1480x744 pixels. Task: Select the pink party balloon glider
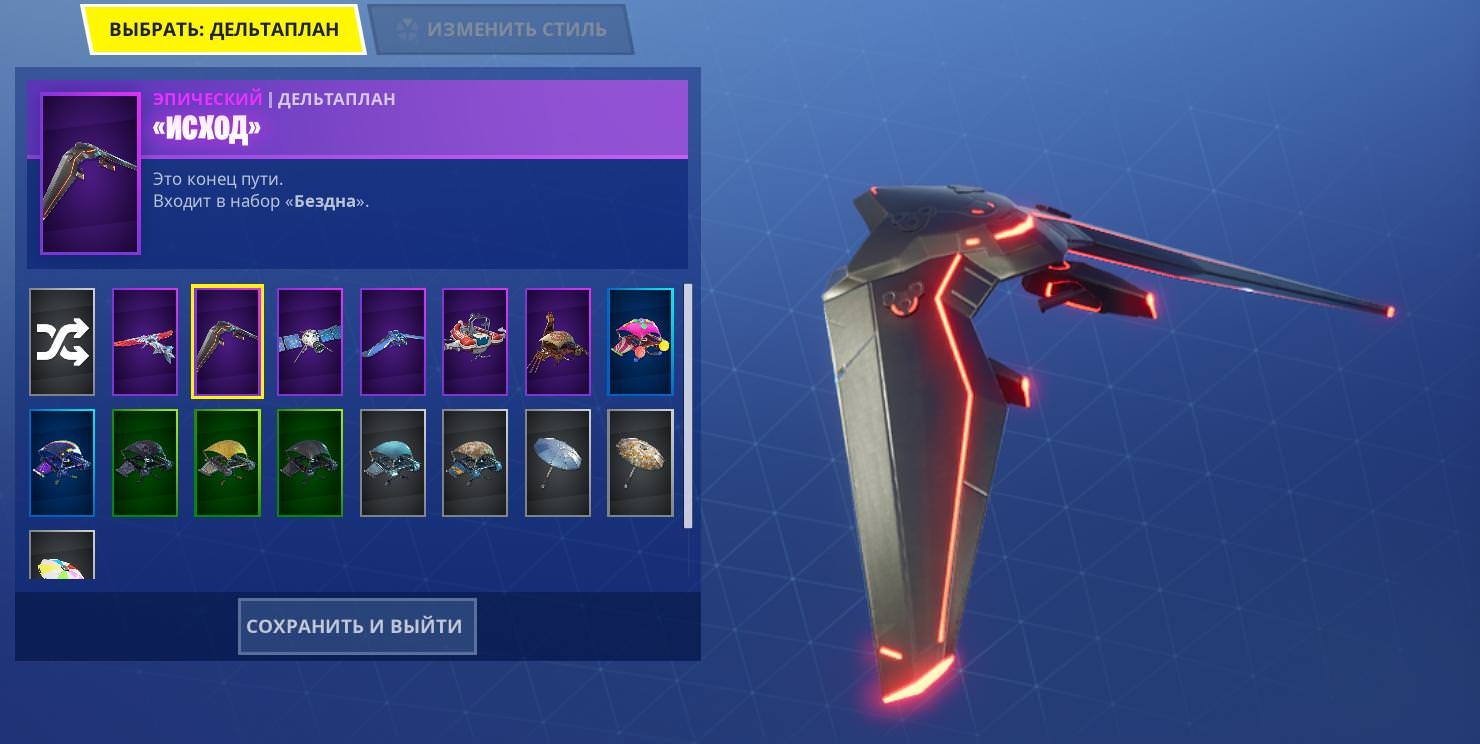(x=641, y=342)
